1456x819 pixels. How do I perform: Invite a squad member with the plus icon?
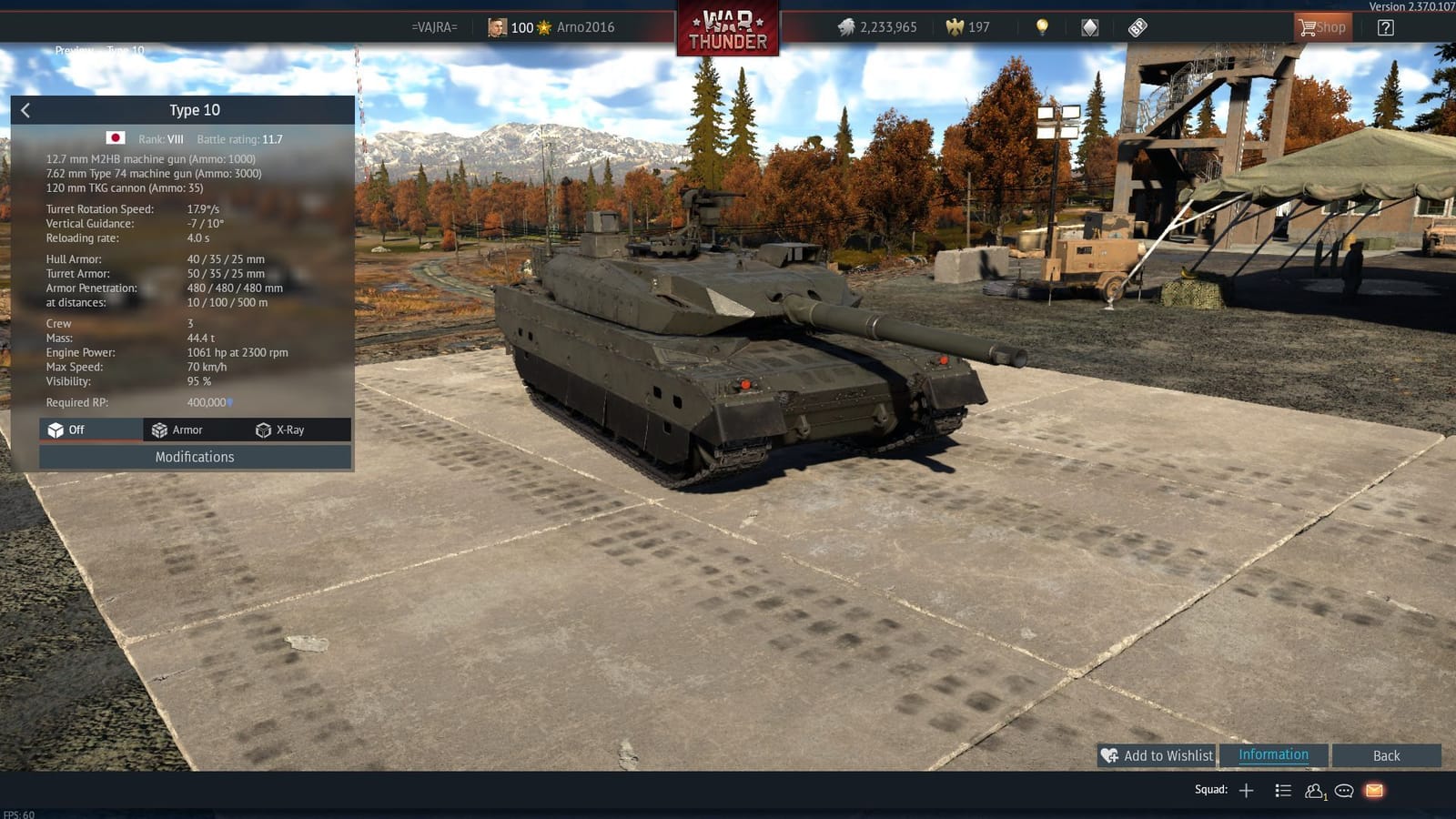pyautogui.click(x=1247, y=790)
